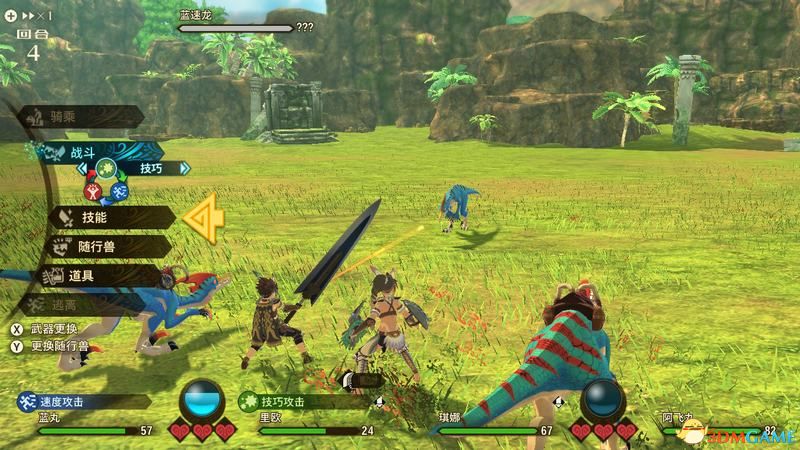
Task: Click the 蓝速龙 enemy name bar
Action: (x=236, y=22)
